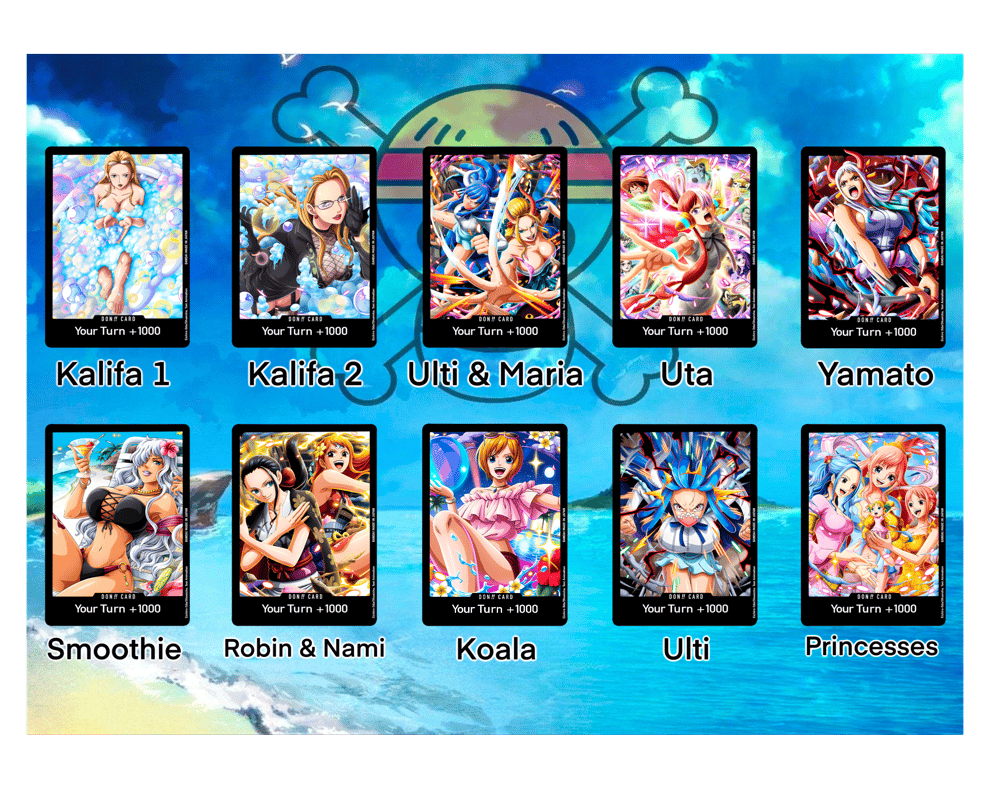Select the Uta DON card
The image size is (1000, 800).
tap(684, 246)
